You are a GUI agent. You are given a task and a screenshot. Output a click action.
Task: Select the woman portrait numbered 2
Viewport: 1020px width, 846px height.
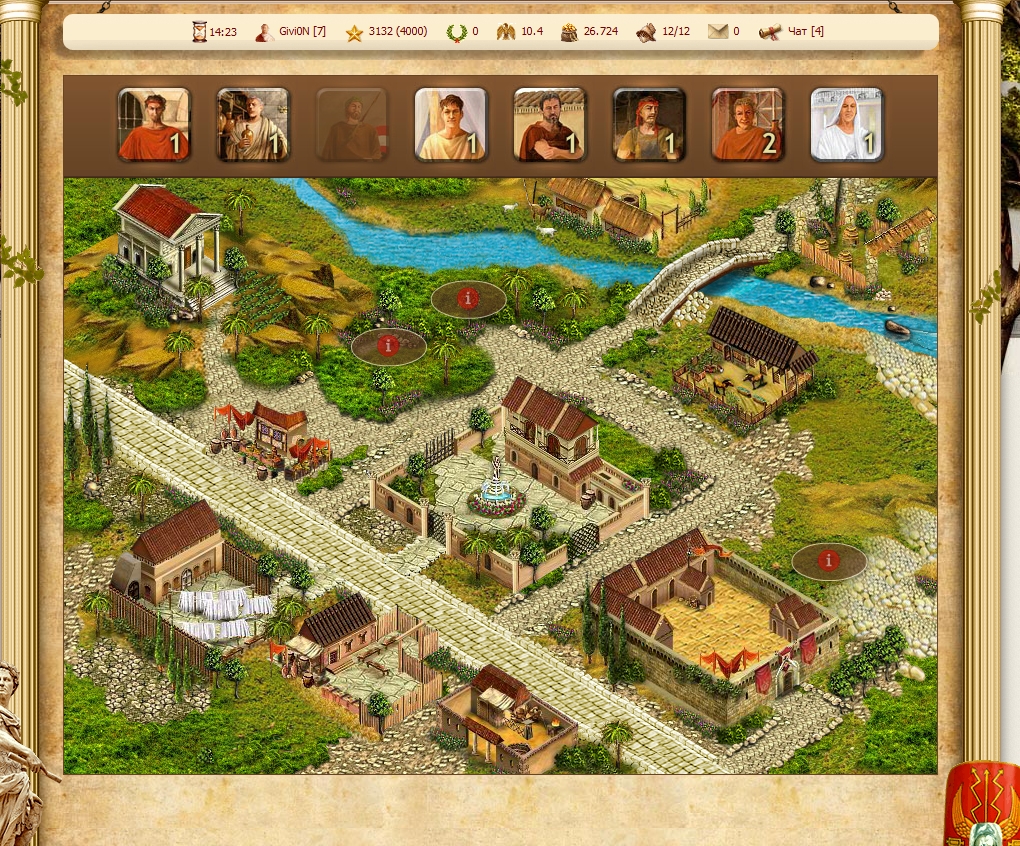[748, 125]
